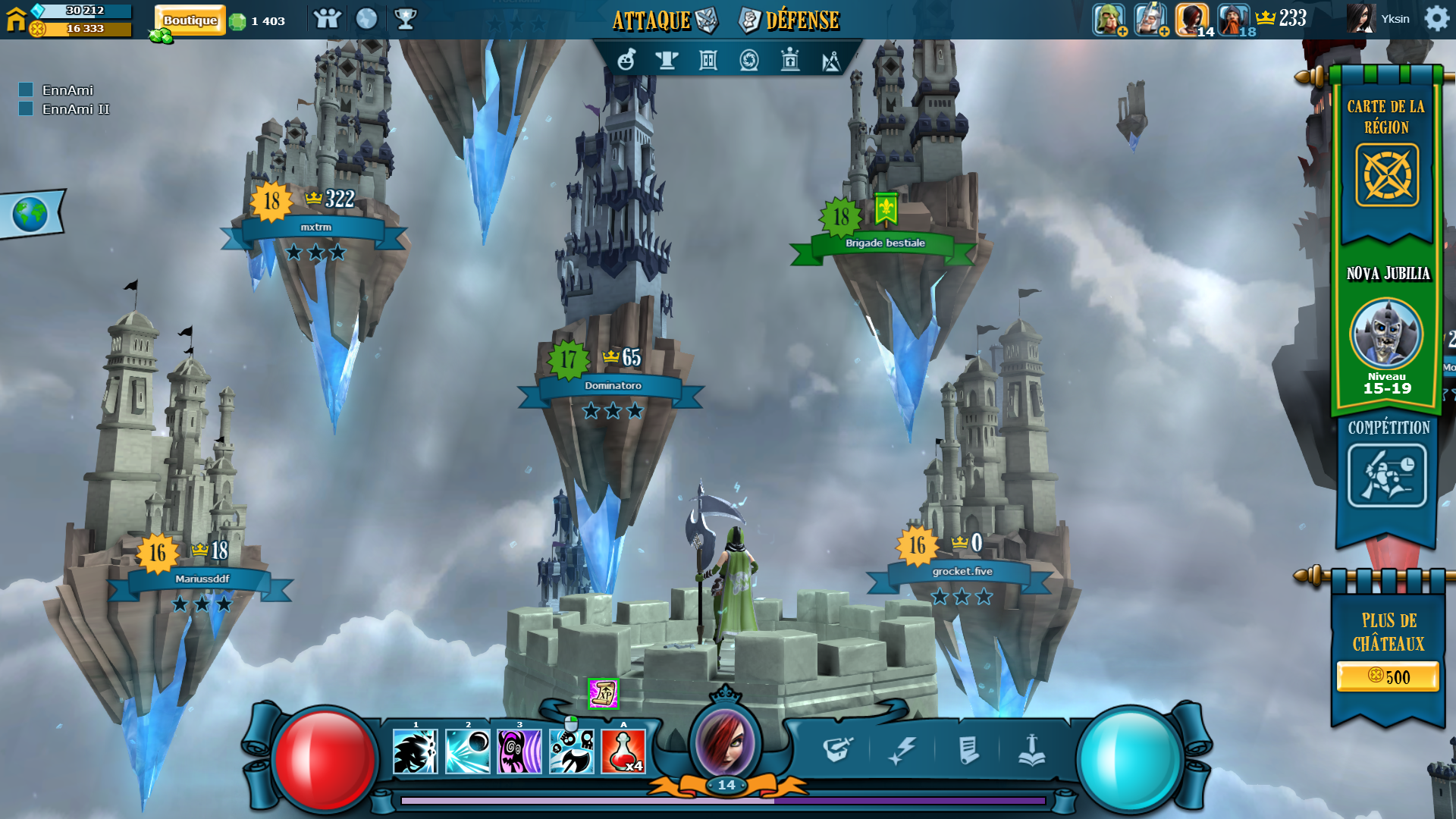The image size is (1456, 819).
Task: Open the settings gear
Action: tap(1436, 18)
